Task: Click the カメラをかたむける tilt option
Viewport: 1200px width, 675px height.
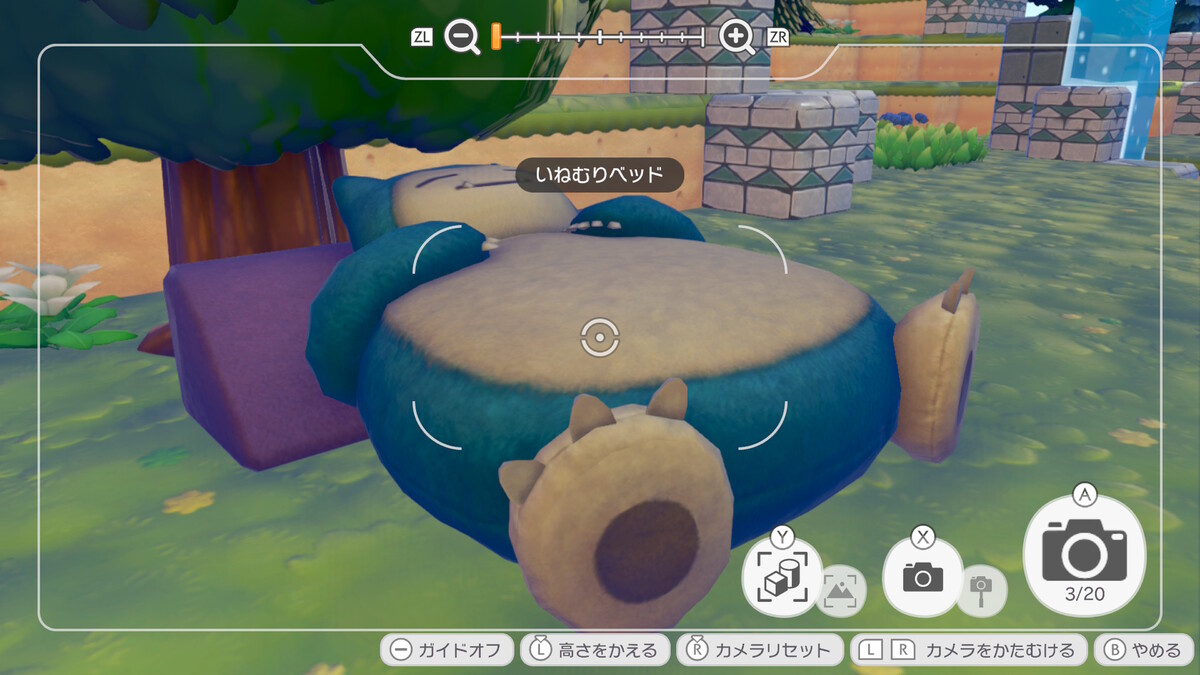Action: coord(968,650)
